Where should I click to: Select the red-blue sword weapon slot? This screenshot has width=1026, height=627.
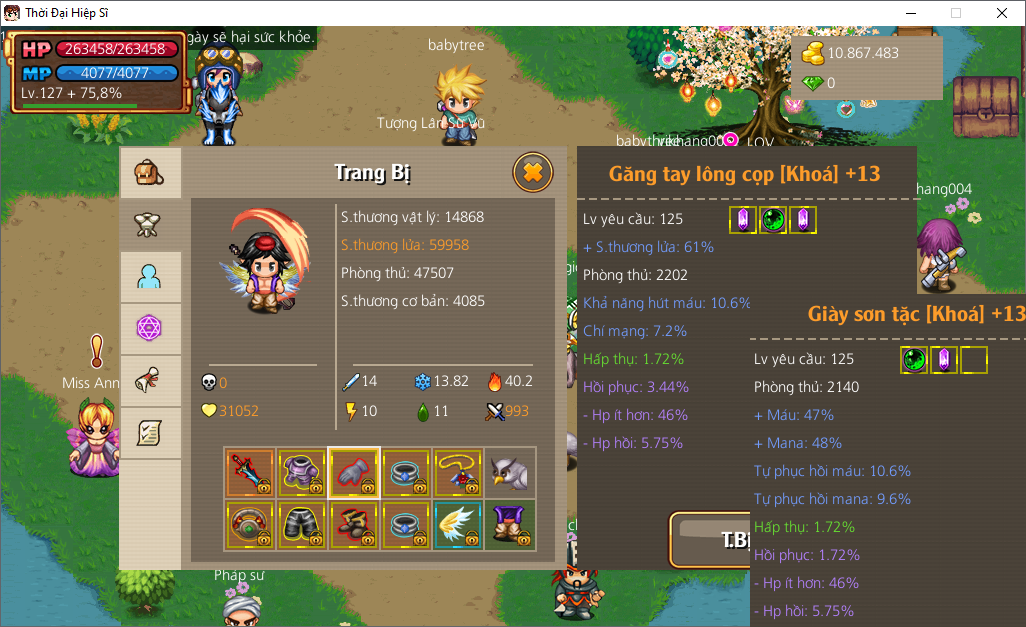[250, 473]
